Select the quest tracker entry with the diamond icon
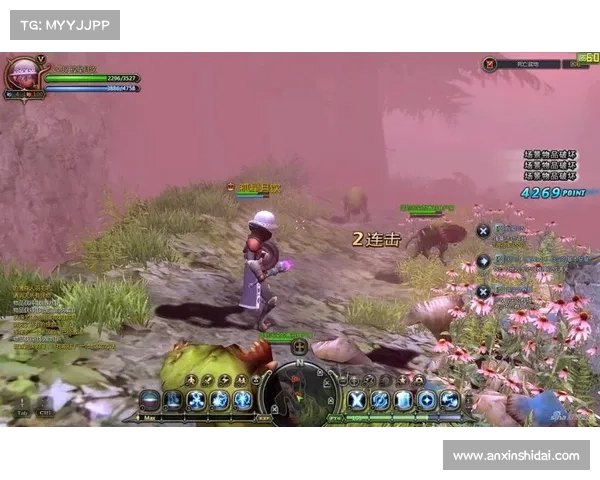The width and height of the screenshot is (600, 480). point(483,260)
